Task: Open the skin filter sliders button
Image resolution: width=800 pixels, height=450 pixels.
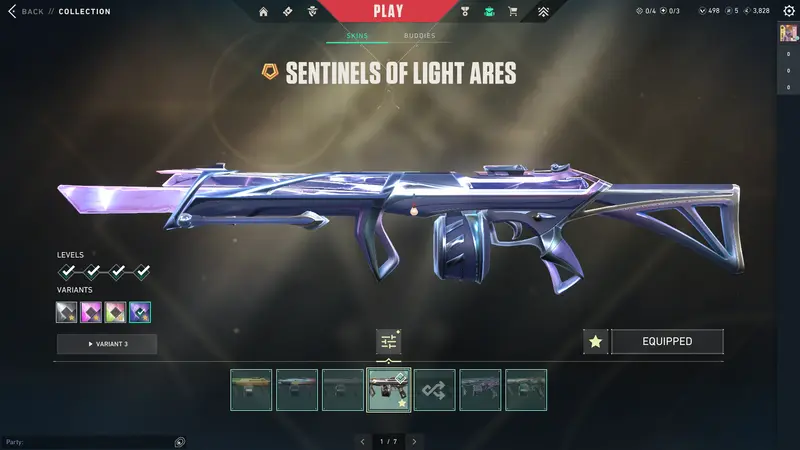Action: [389, 342]
